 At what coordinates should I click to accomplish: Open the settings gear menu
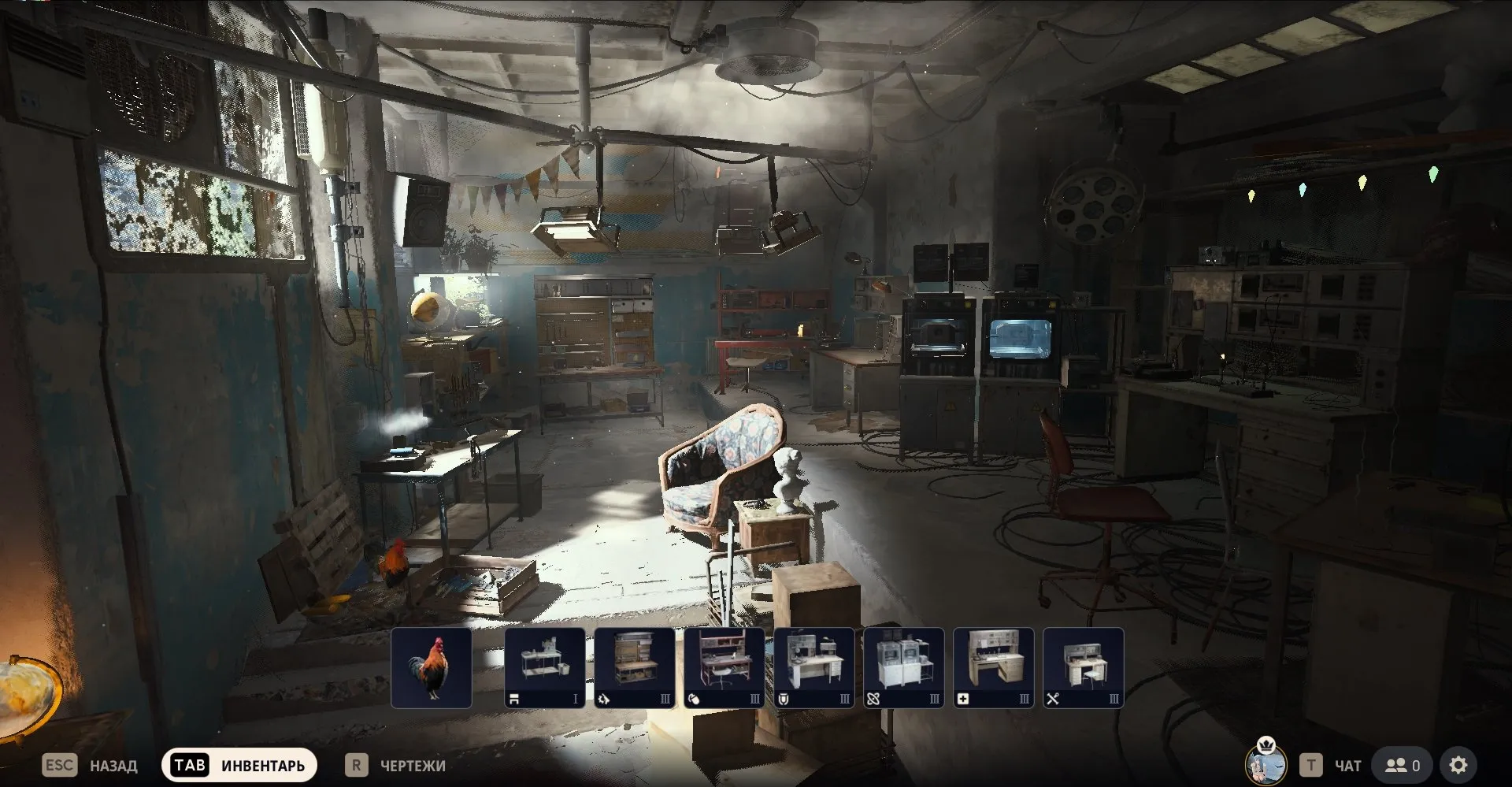[1458, 765]
